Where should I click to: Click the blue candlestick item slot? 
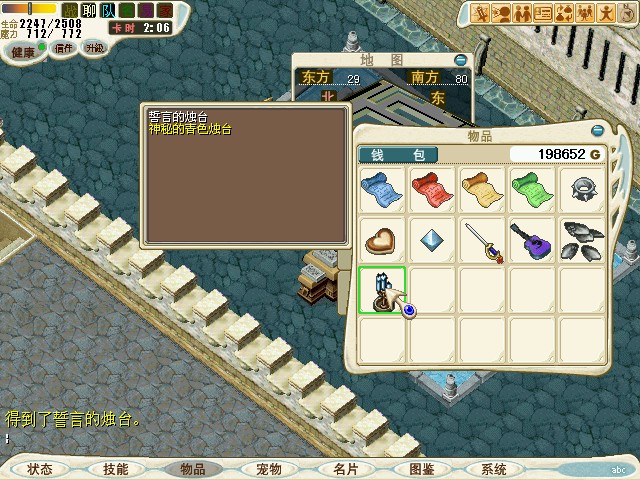[x=382, y=290]
